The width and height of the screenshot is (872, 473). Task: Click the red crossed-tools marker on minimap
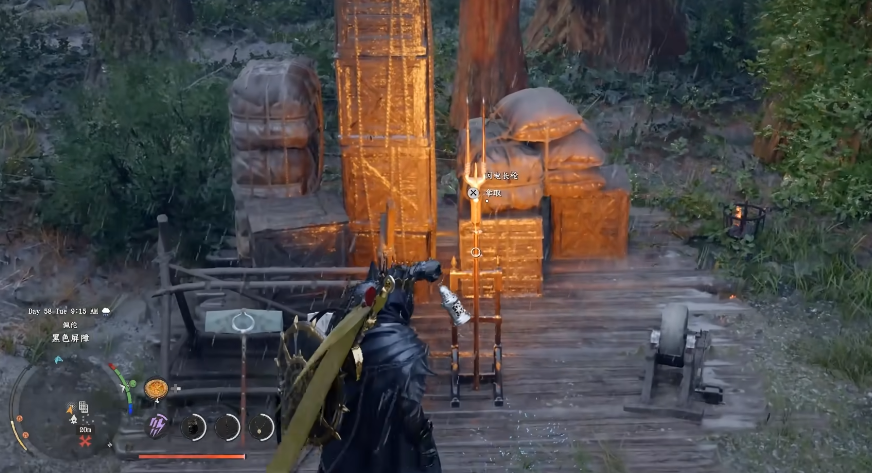(86, 441)
